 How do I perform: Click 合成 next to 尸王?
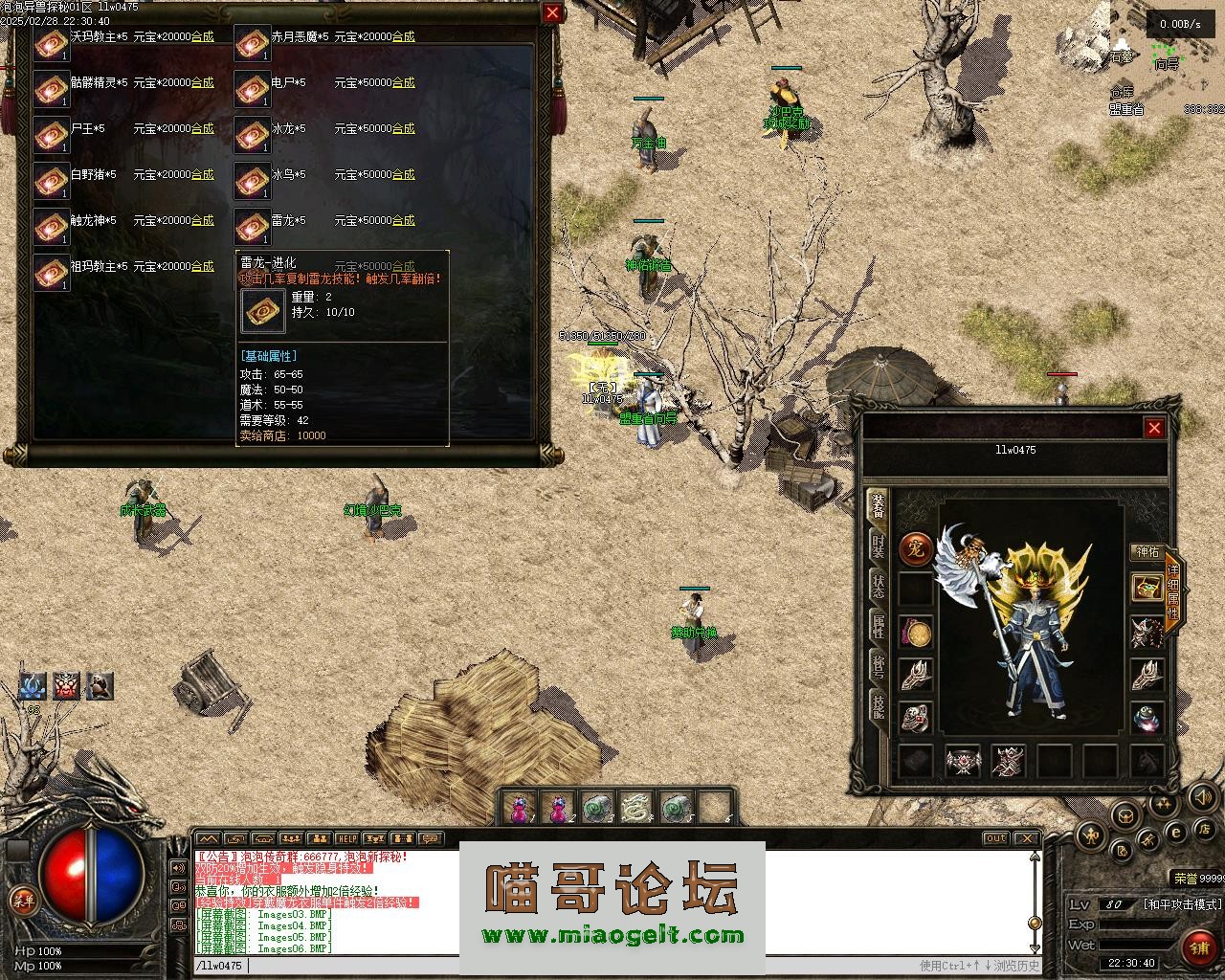pos(202,128)
